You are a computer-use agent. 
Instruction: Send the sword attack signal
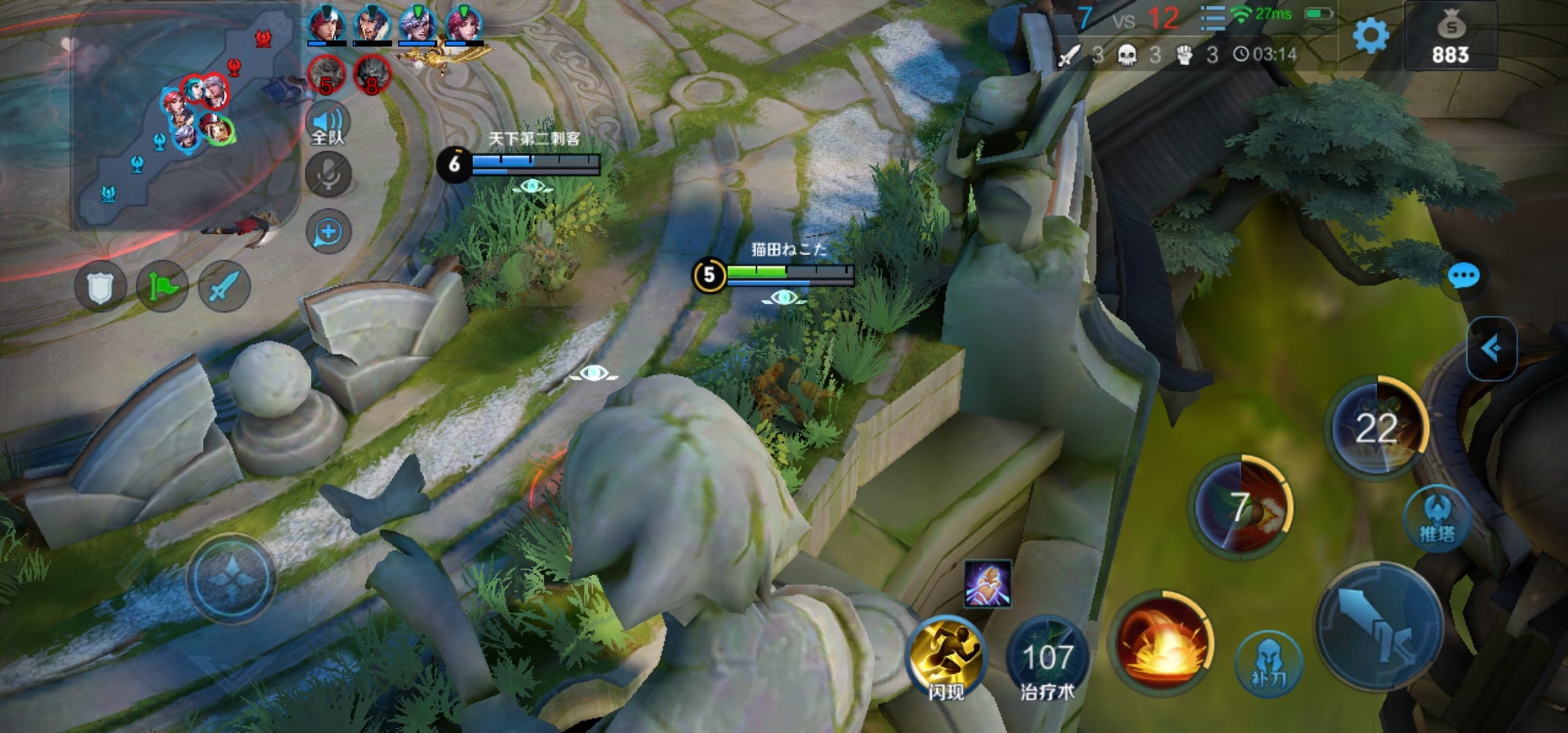coord(224,286)
